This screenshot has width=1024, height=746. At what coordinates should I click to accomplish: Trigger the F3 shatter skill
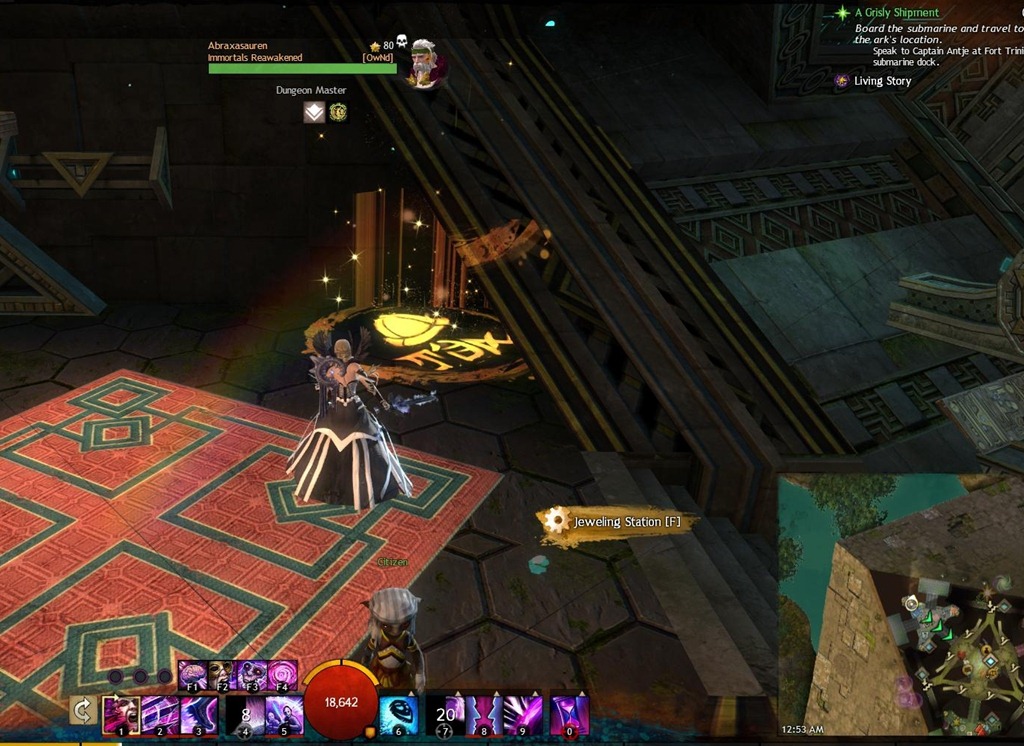(x=252, y=675)
